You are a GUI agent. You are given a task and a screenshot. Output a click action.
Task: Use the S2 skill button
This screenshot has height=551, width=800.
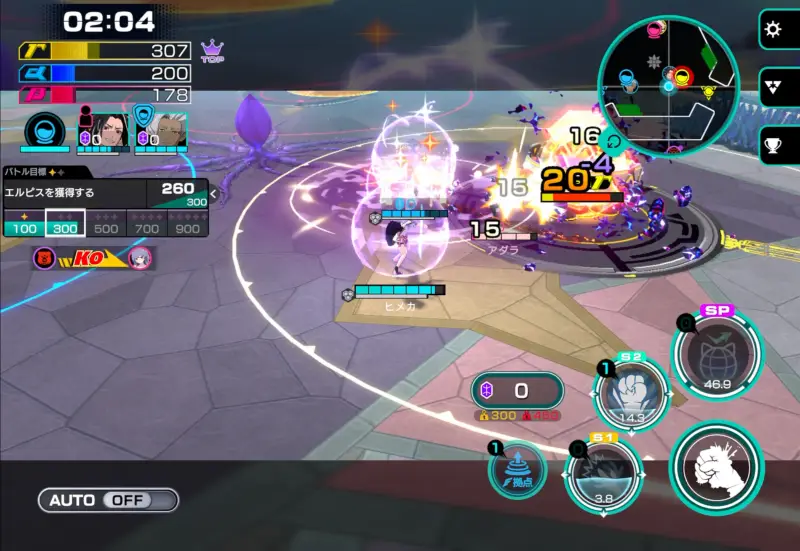click(x=632, y=394)
